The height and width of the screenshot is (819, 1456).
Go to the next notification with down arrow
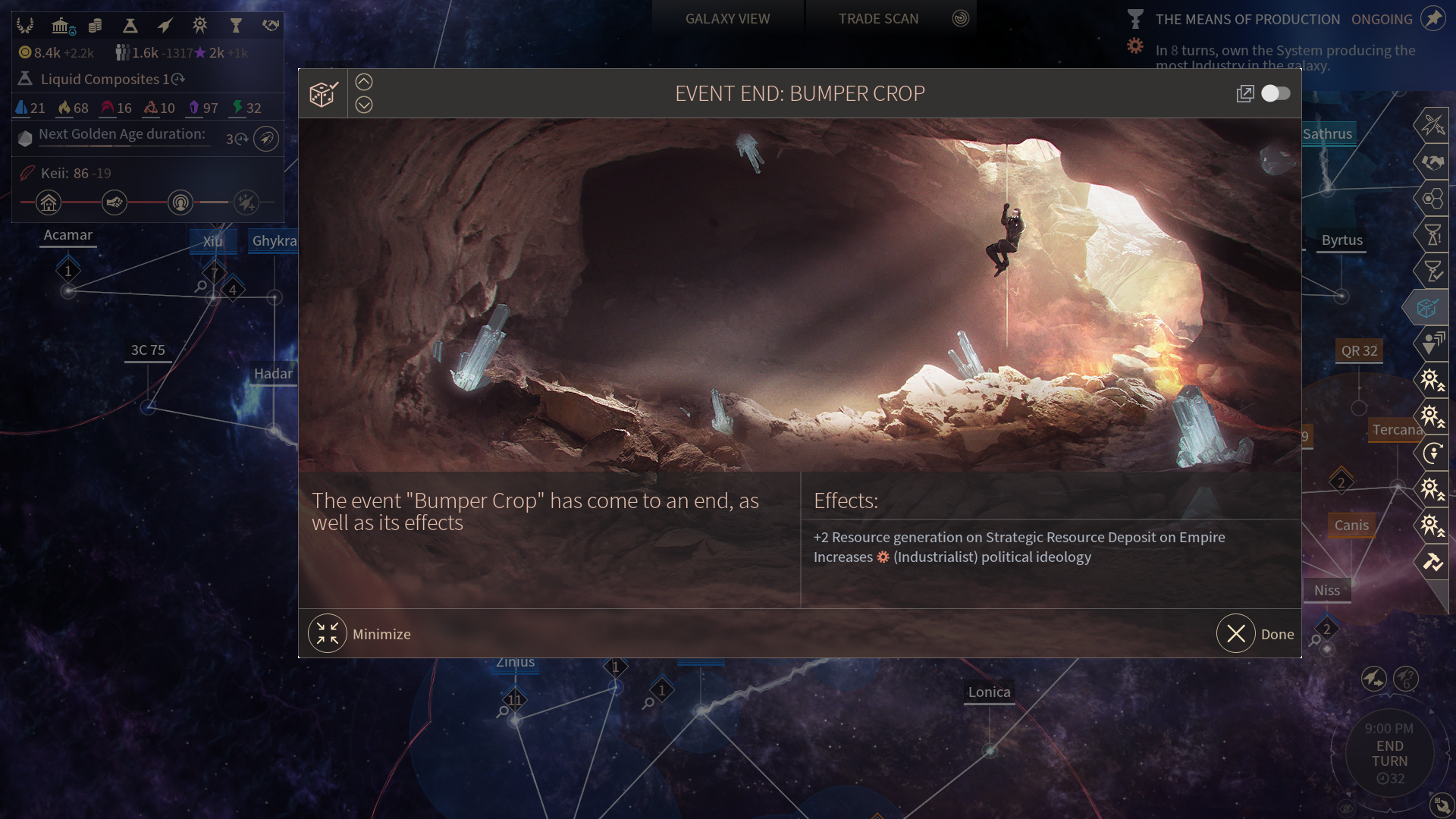click(x=364, y=105)
